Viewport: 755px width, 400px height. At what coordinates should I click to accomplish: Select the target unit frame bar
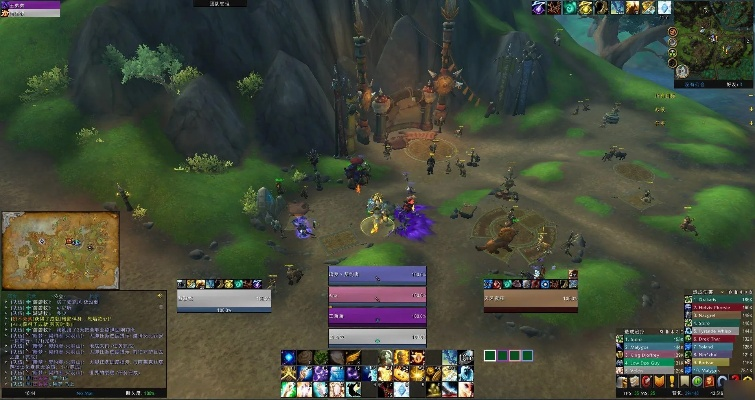pos(530,298)
